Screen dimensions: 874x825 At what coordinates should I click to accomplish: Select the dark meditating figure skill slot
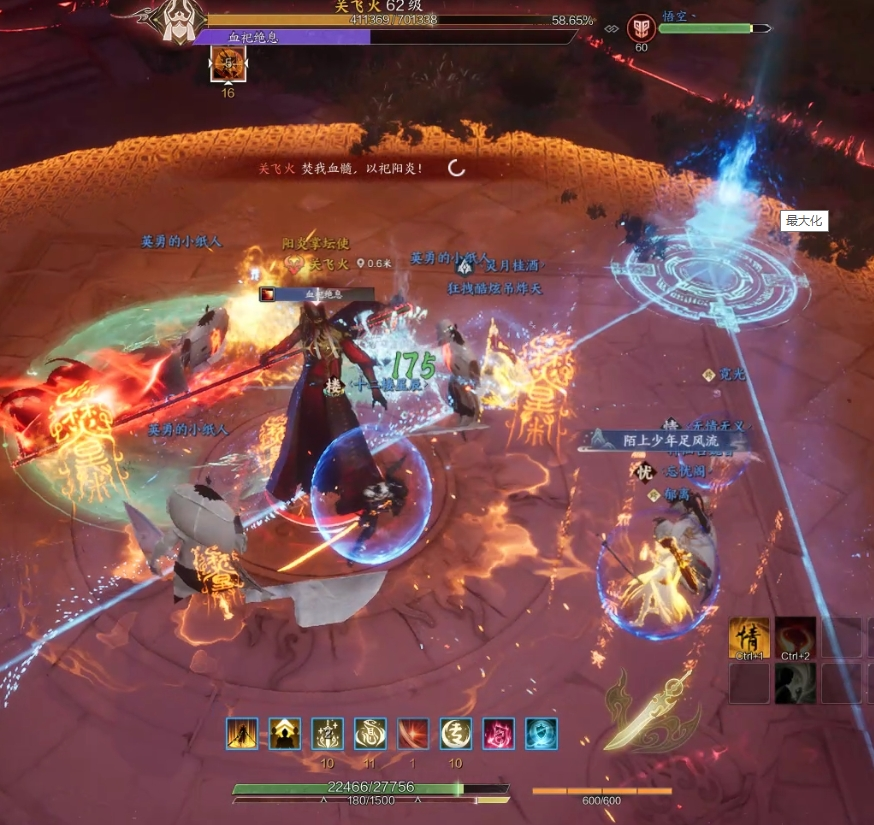[796, 683]
